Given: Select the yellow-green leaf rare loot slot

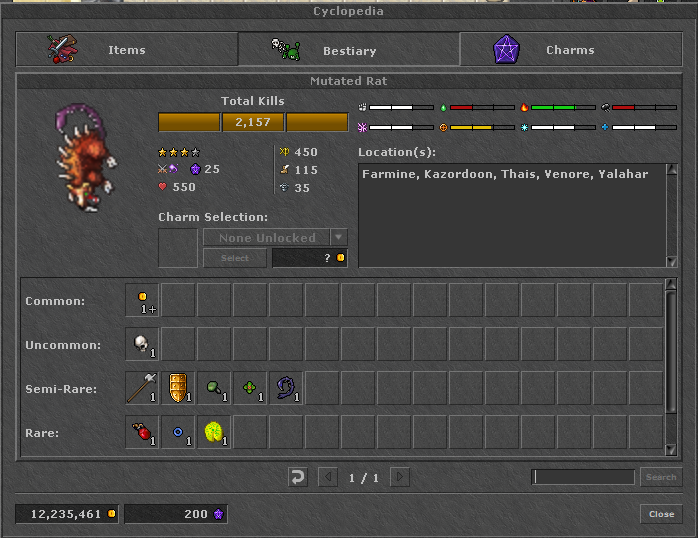Looking at the screenshot, I should [x=214, y=432].
